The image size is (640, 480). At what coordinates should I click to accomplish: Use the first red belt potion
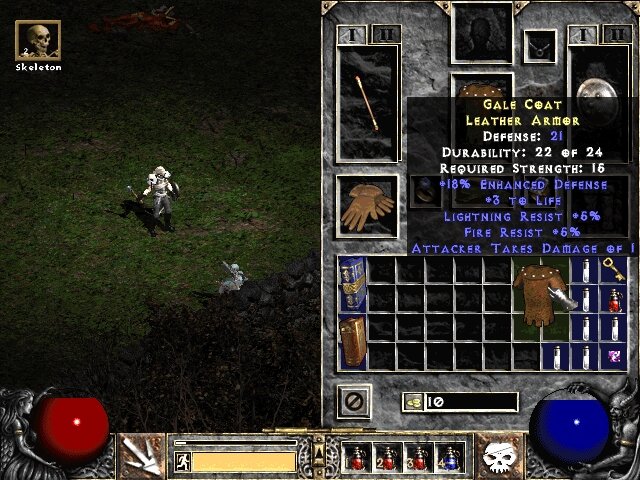pyautogui.click(x=356, y=458)
